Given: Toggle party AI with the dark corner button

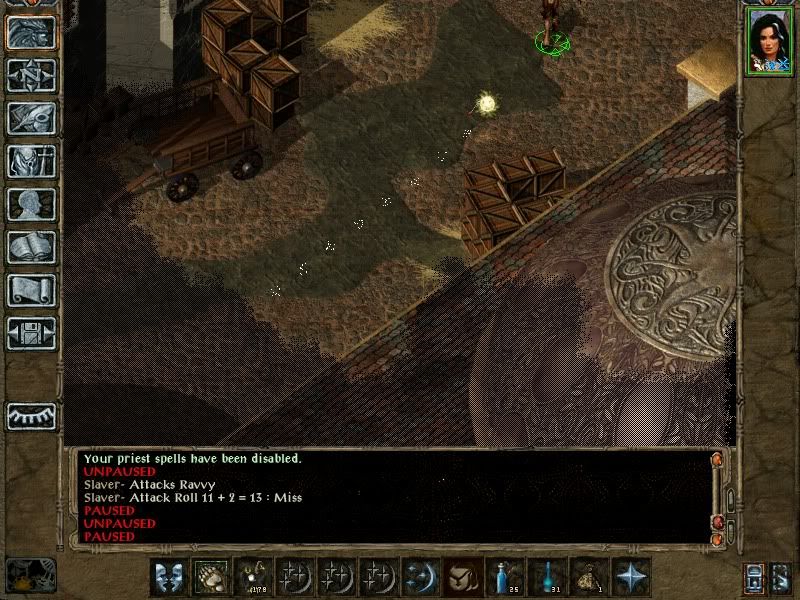Looking at the screenshot, I should (x=31, y=574).
